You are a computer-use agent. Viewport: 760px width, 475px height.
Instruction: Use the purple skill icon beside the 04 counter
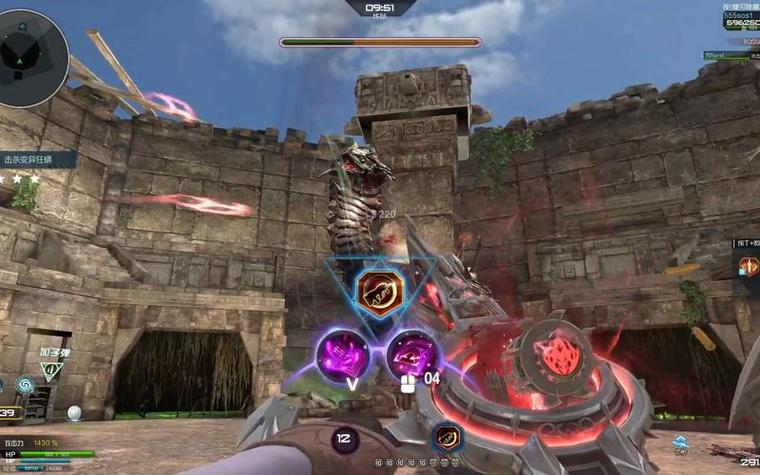(410, 353)
